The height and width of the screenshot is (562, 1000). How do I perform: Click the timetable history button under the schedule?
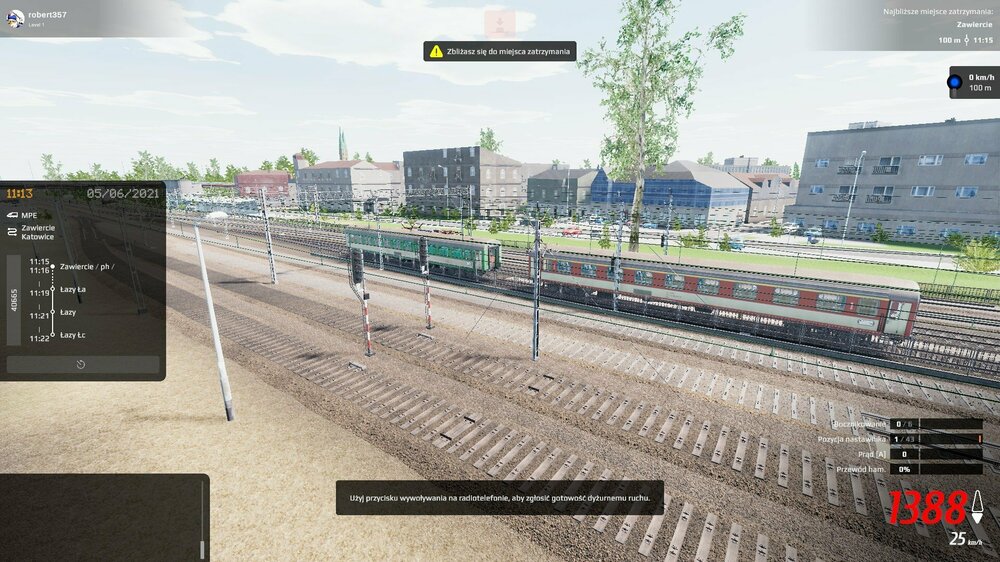pyautogui.click(x=82, y=365)
